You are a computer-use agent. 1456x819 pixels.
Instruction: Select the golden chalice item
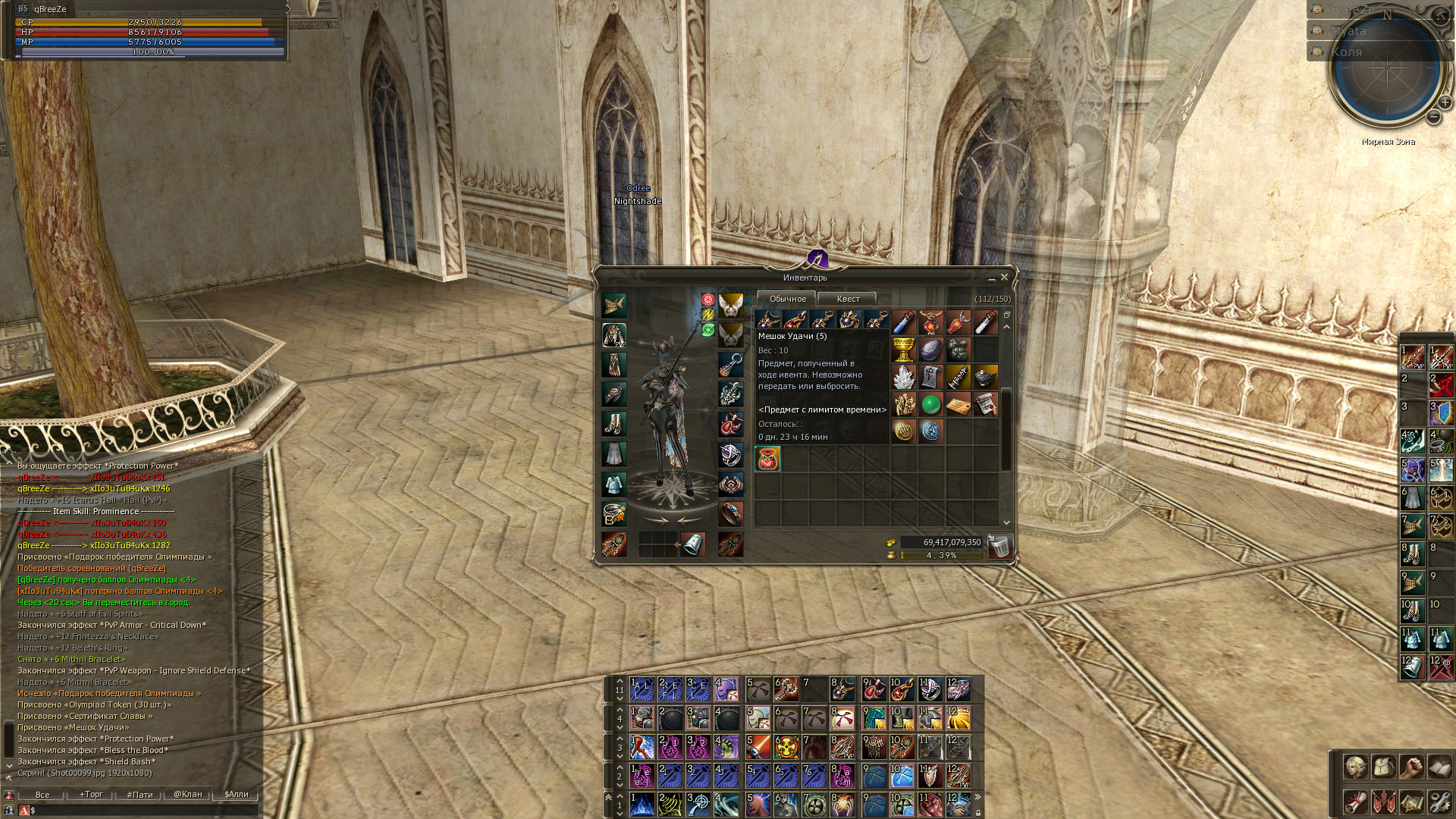click(903, 350)
